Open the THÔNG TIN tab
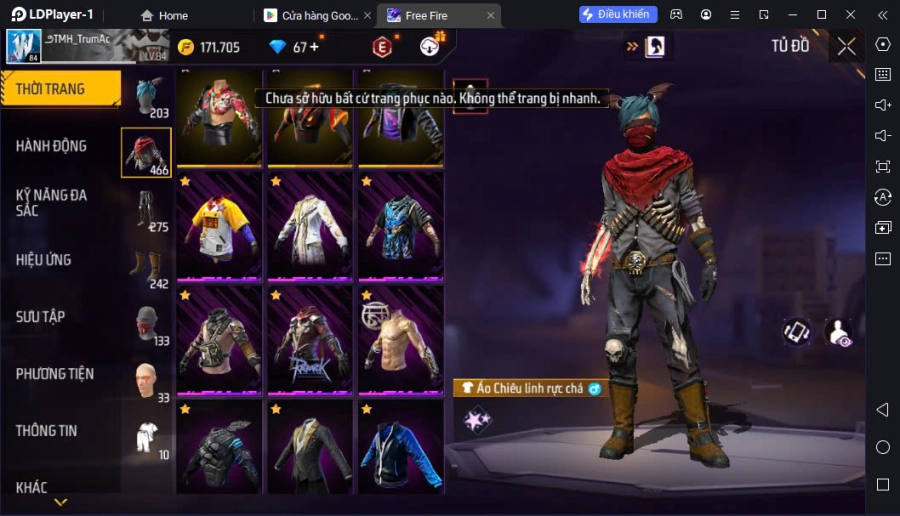This screenshot has width=900, height=516. click(x=47, y=431)
